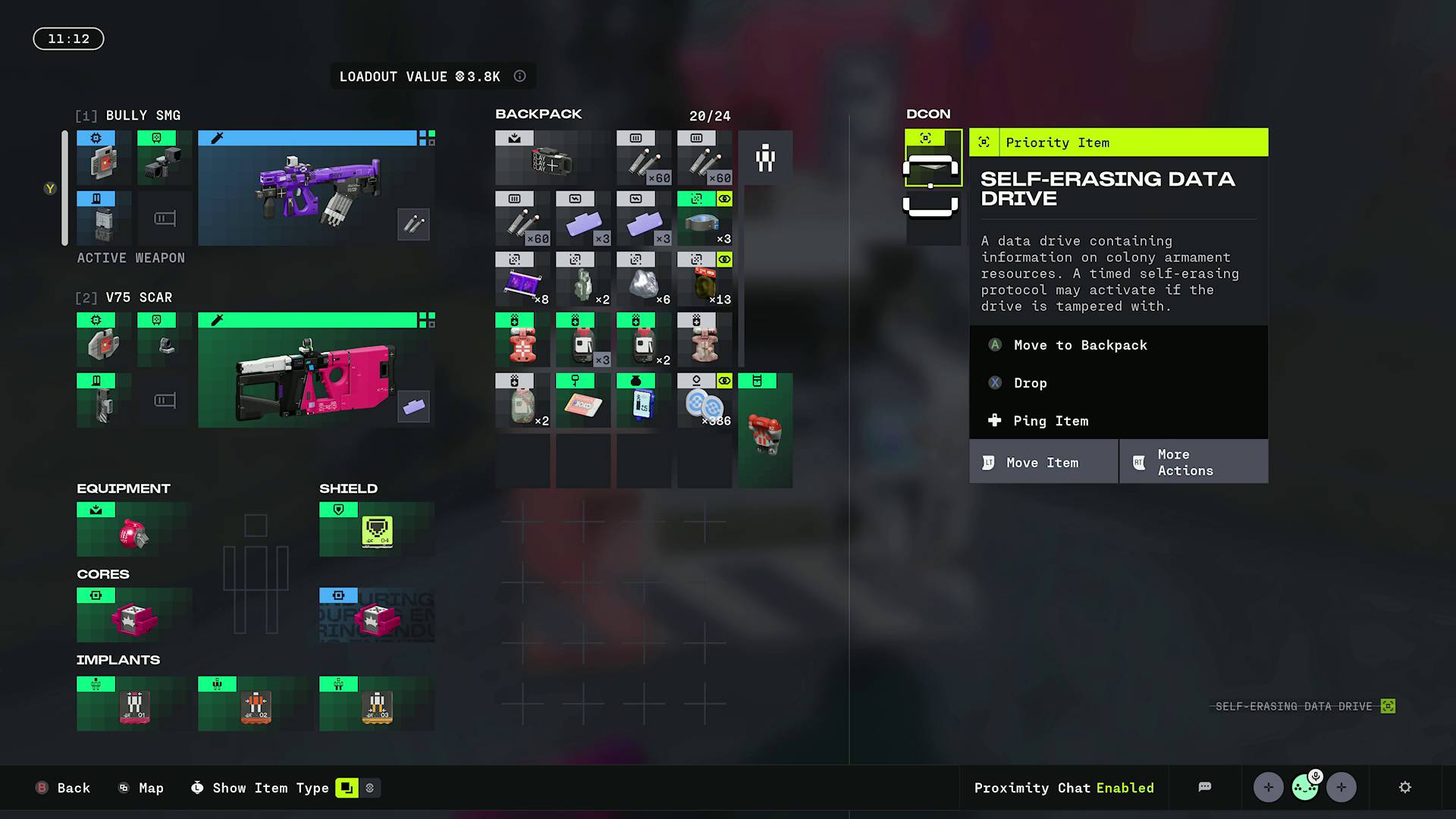This screenshot has height=819, width=1456.
Task: Click the pink core in the Cores section
Action: pyautogui.click(x=133, y=618)
